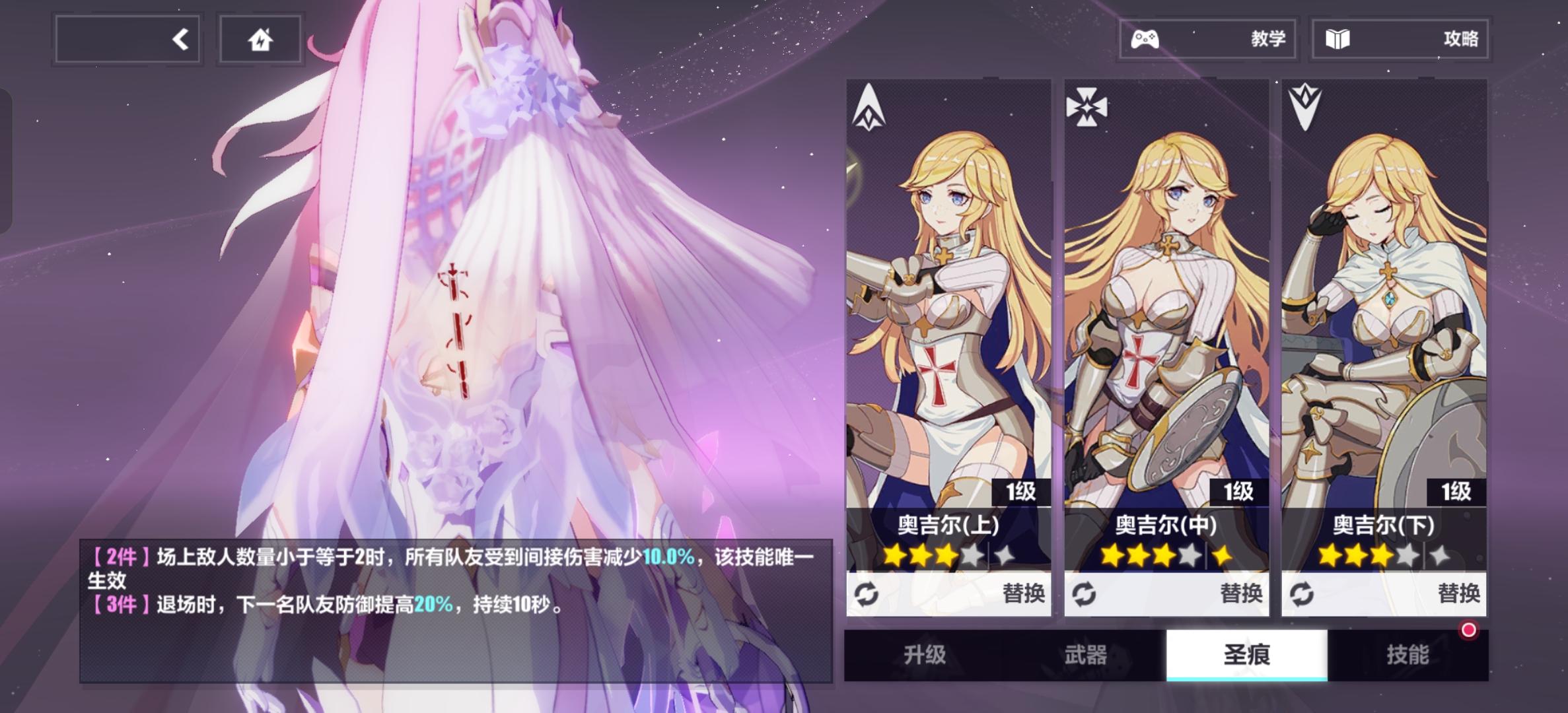Click the refresh swap icon under 奥吉尔(下)

[1302, 594]
